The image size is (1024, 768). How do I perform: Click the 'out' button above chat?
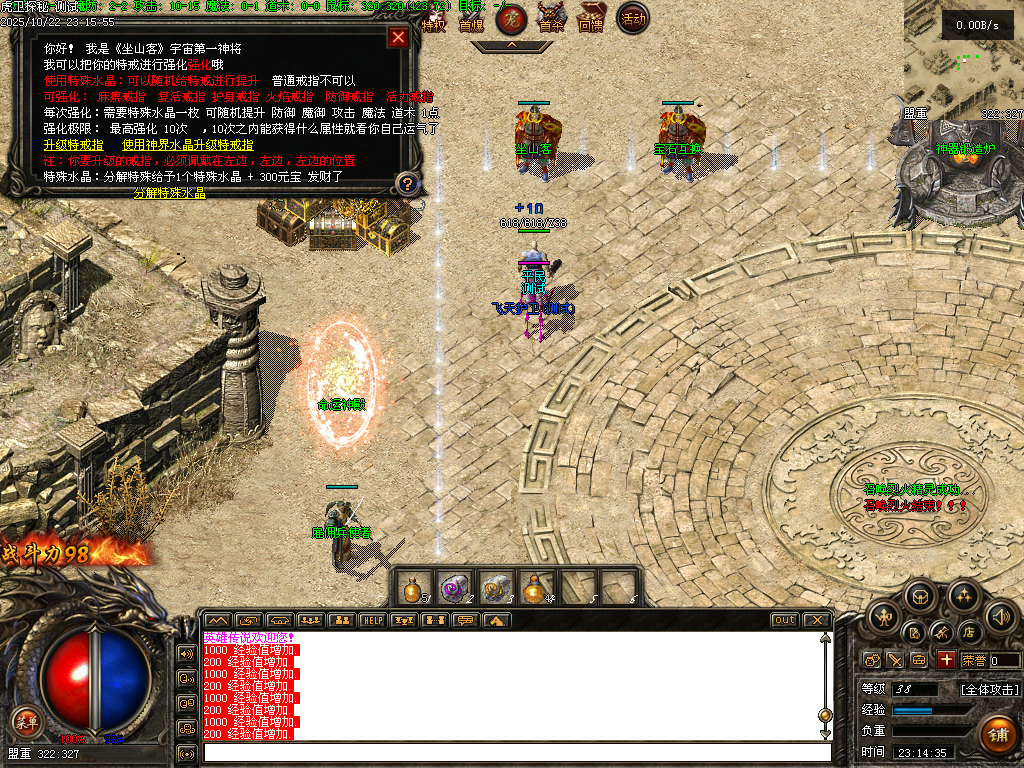tap(785, 620)
